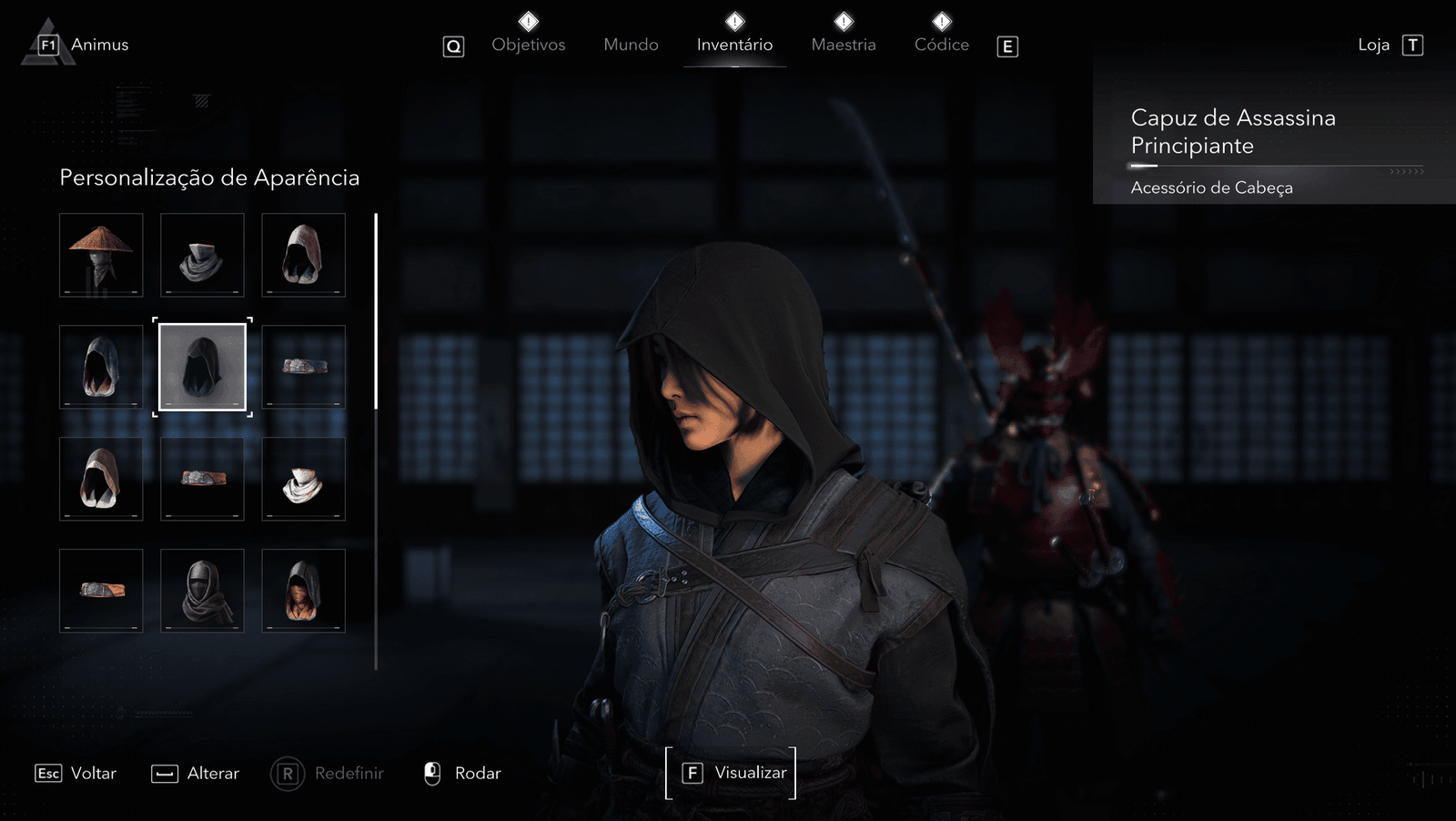Choose the dark hood with orange mask
The height and width of the screenshot is (821, 1456).
point(304,591)
